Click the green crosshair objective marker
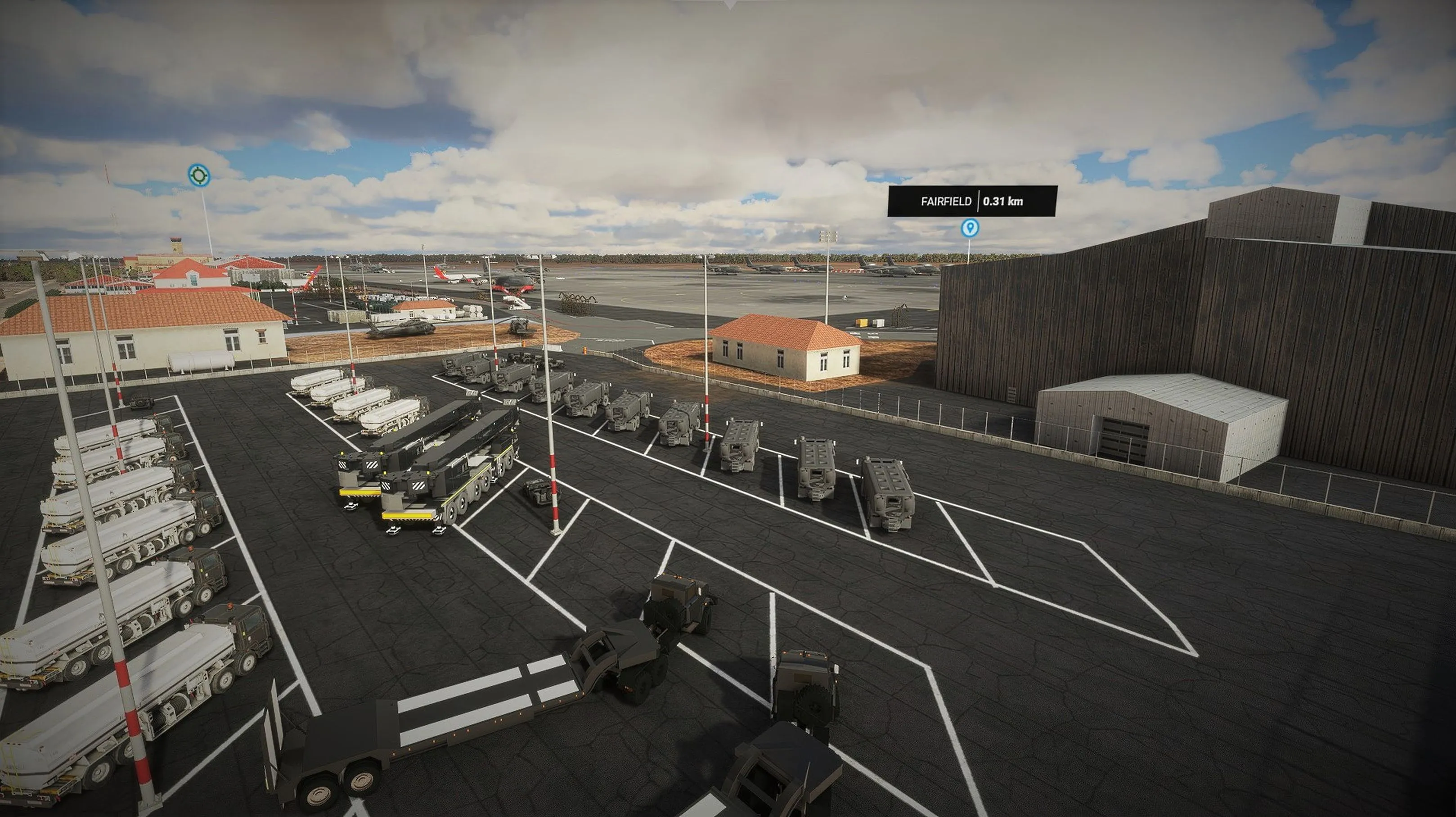The image size is (1456, 817). pyautogui.click(x=198, y=175)
